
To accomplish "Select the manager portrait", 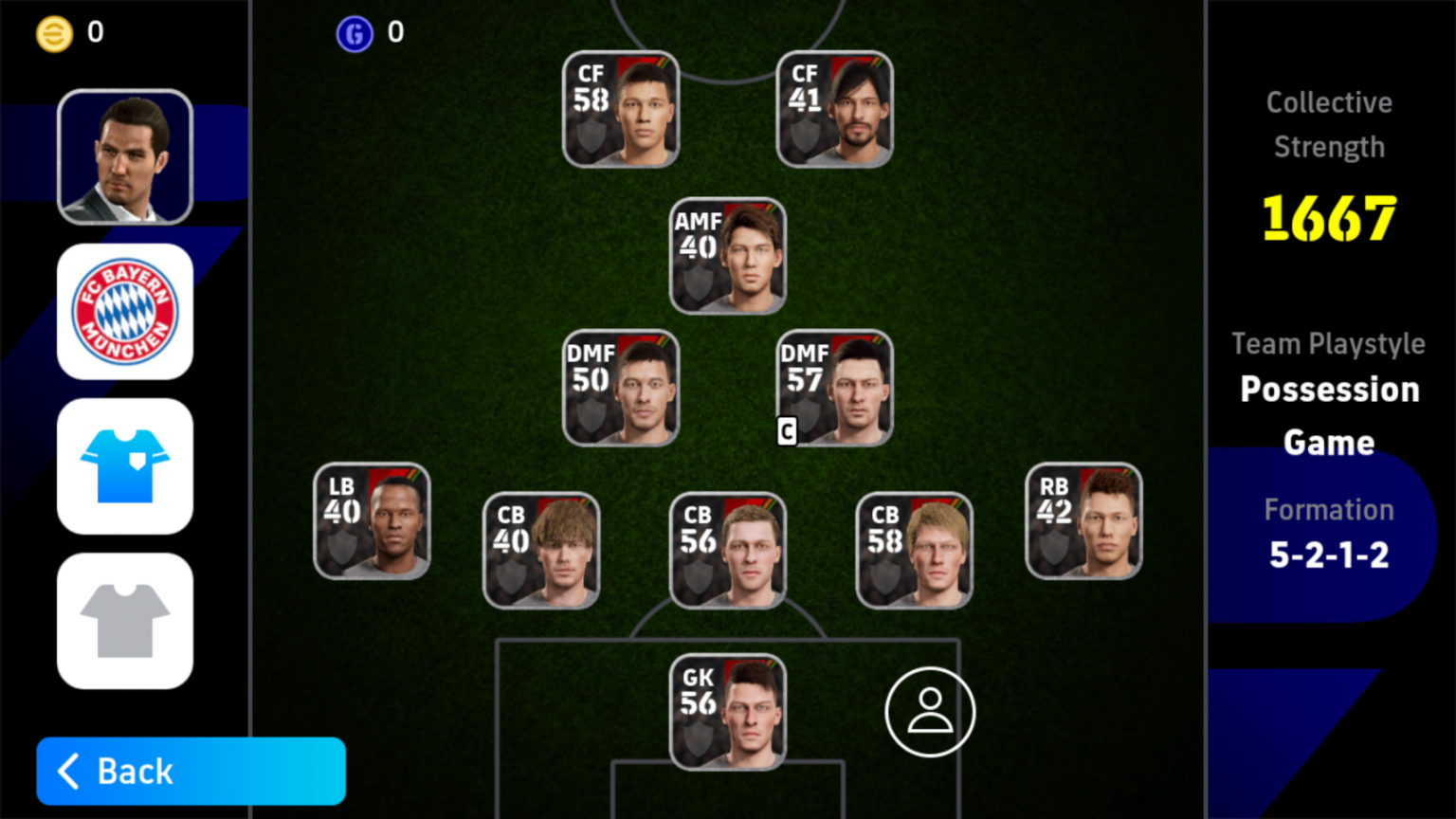I will (124, 156).
